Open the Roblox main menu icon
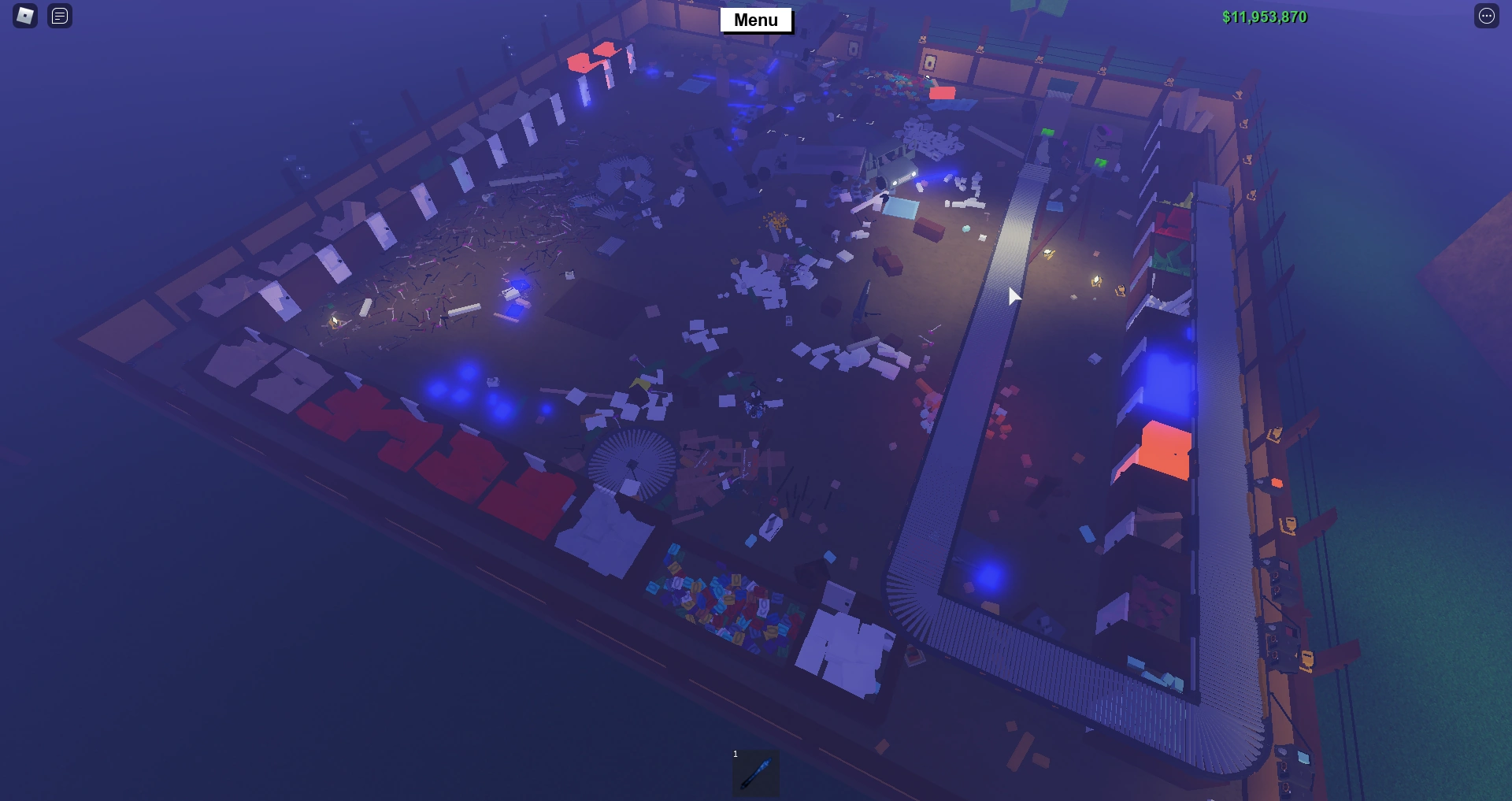The height and width of the screenshot is (801, 1512). (24, 16)
